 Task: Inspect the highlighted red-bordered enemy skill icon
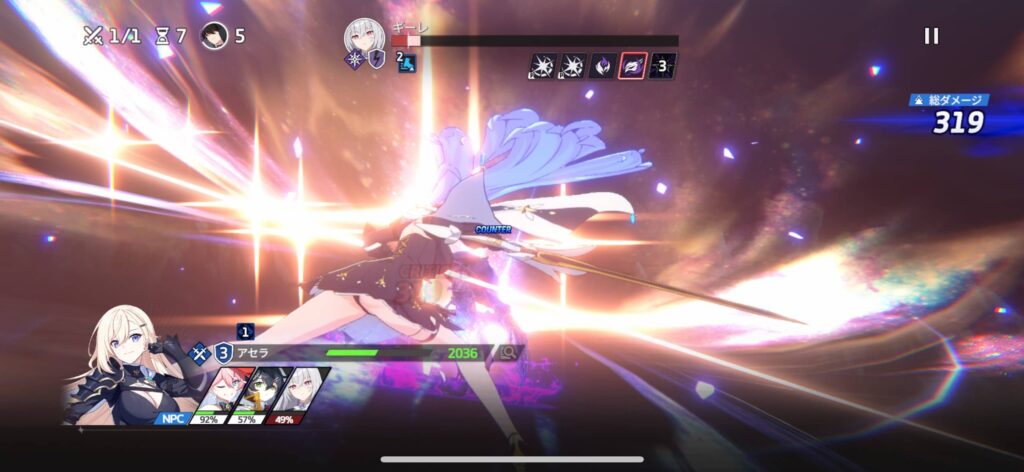[x=633, y=66]
